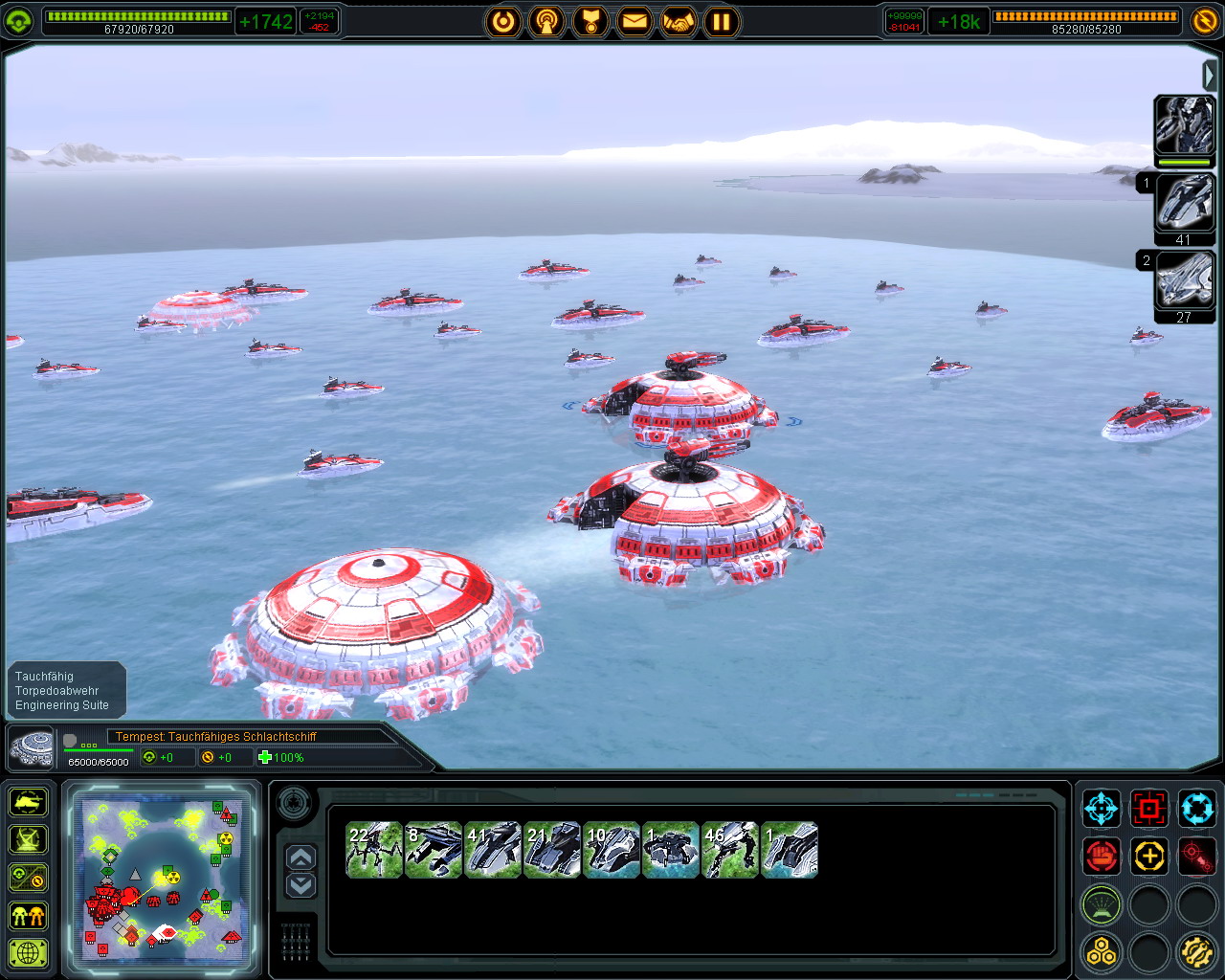Toggle the team color mechs button

[x=29, y=916]
